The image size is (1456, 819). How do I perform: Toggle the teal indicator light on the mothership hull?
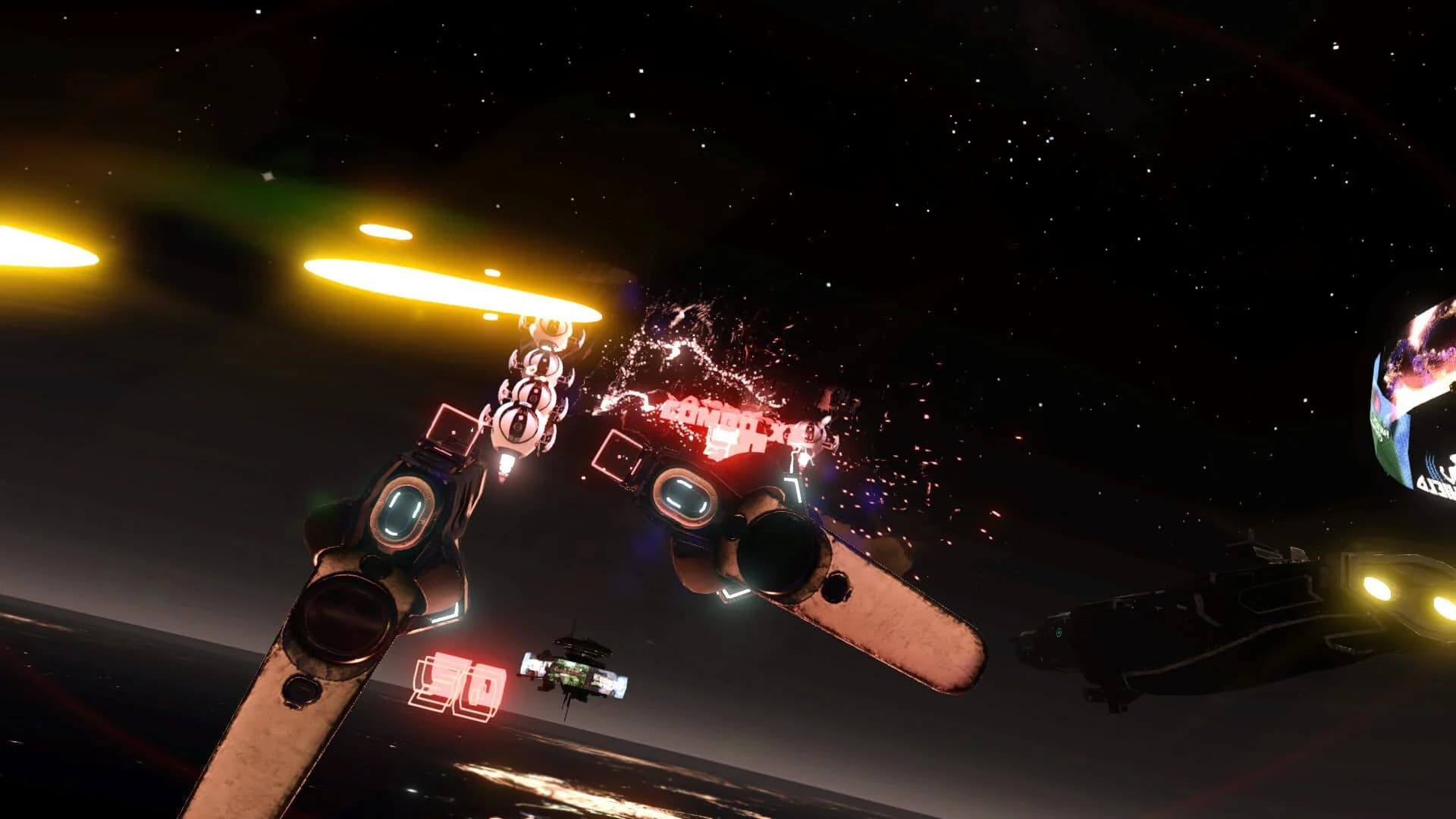pyautogui.click(x=1058, y=633)
